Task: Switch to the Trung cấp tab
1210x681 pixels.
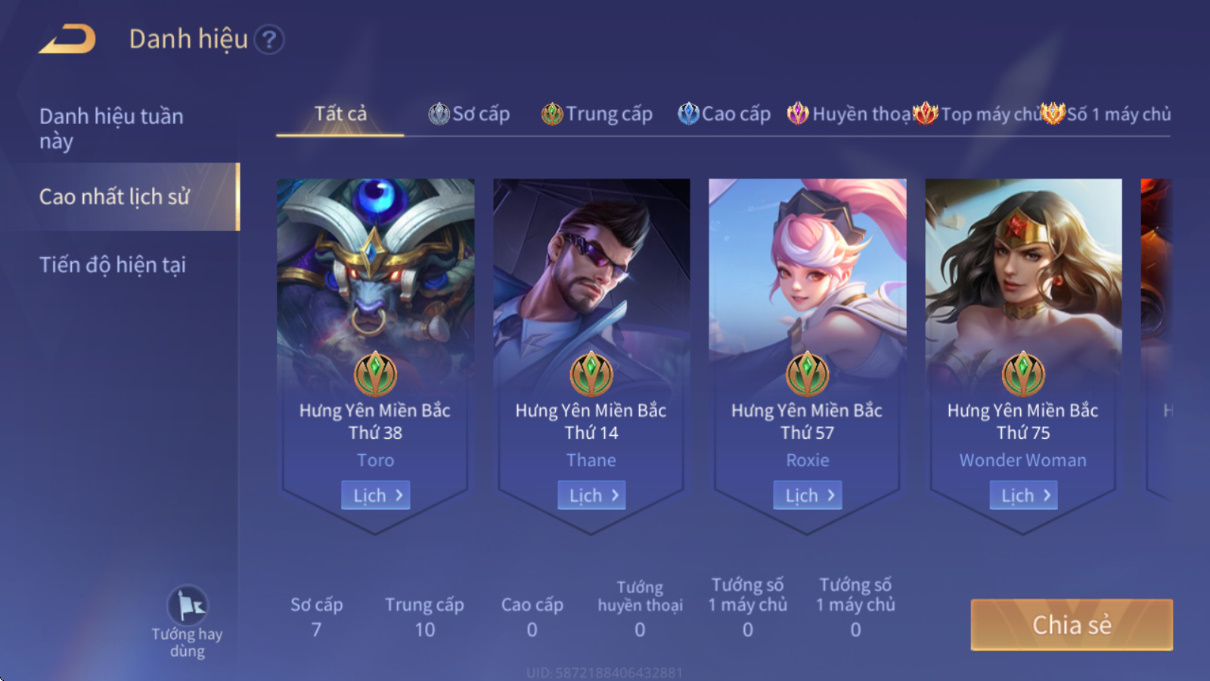Action: click(x=597, y=114)
